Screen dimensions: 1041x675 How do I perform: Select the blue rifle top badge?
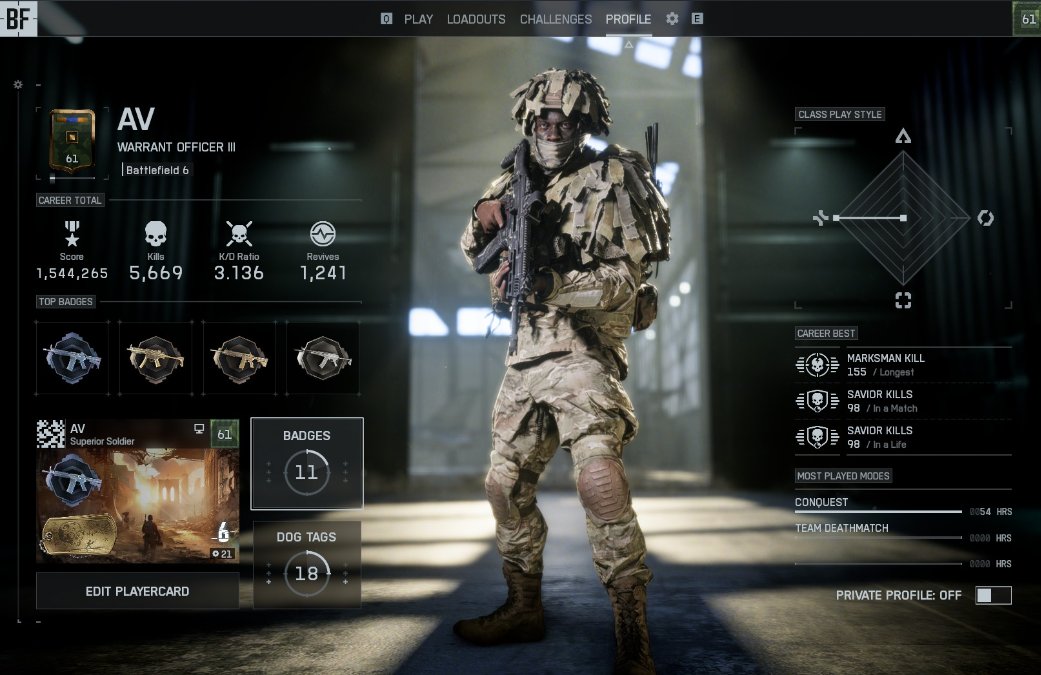click(x=73, y=357)
